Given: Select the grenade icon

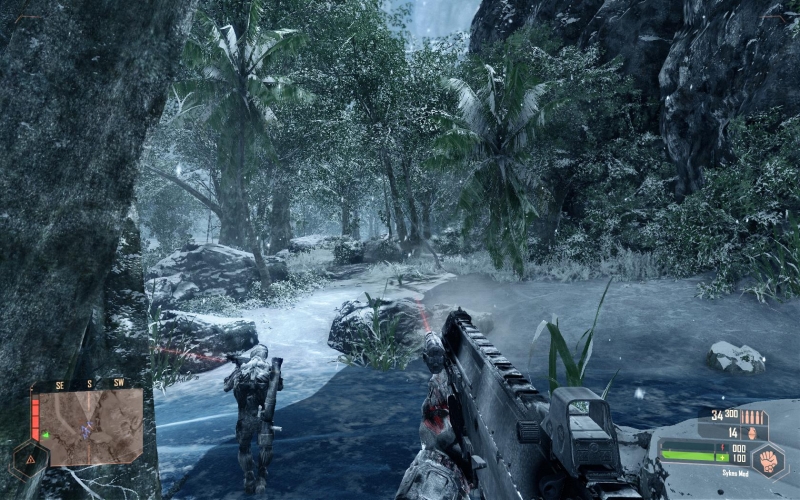Looking at the screenshot, I should [x=752, y=433].
